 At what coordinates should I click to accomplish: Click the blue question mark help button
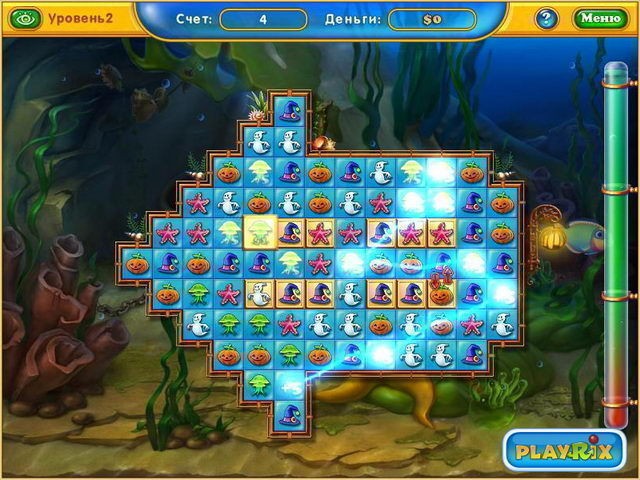(x=547, y=18)
